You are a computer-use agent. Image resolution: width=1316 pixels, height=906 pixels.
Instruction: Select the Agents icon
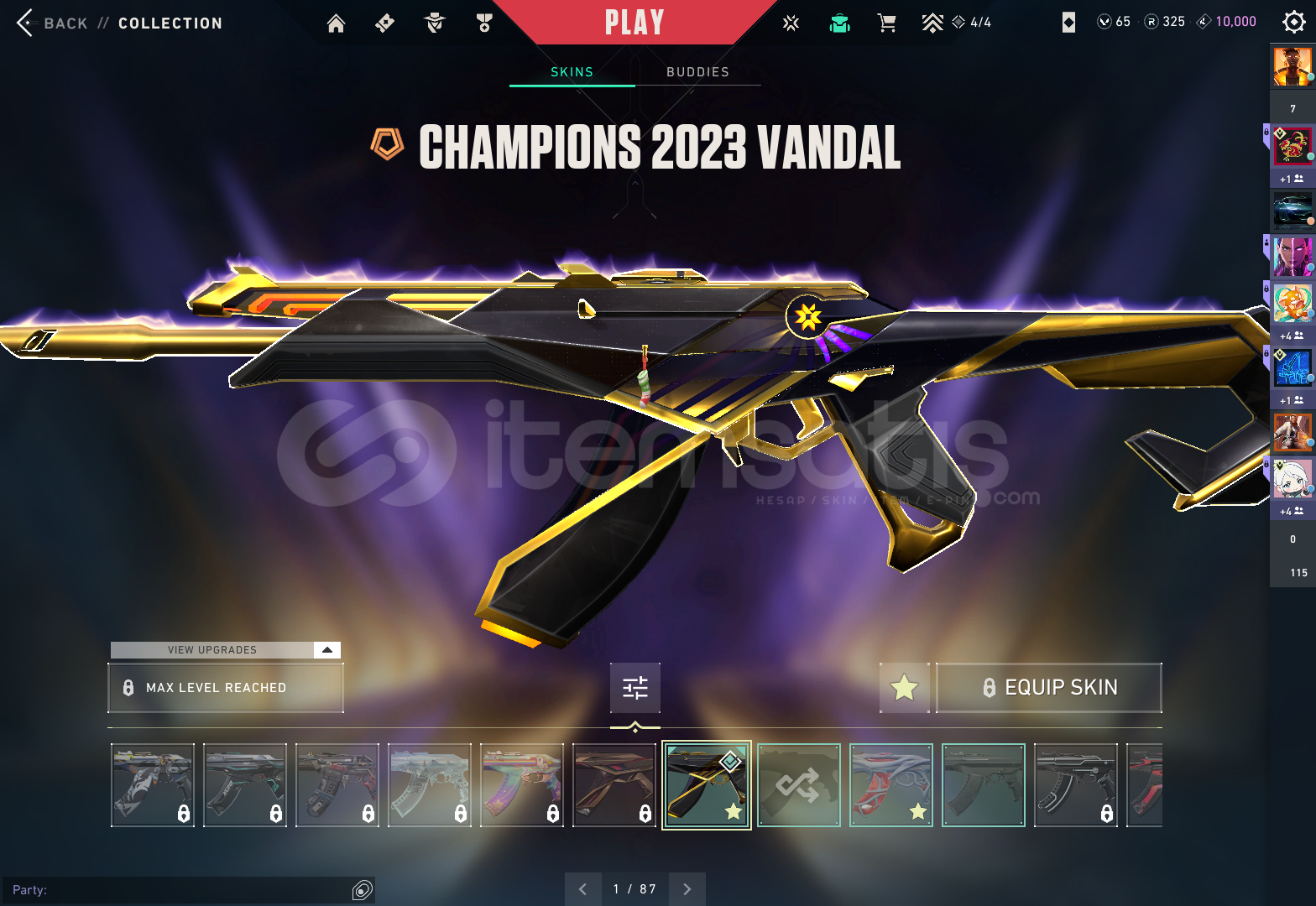tap(434, 23)
